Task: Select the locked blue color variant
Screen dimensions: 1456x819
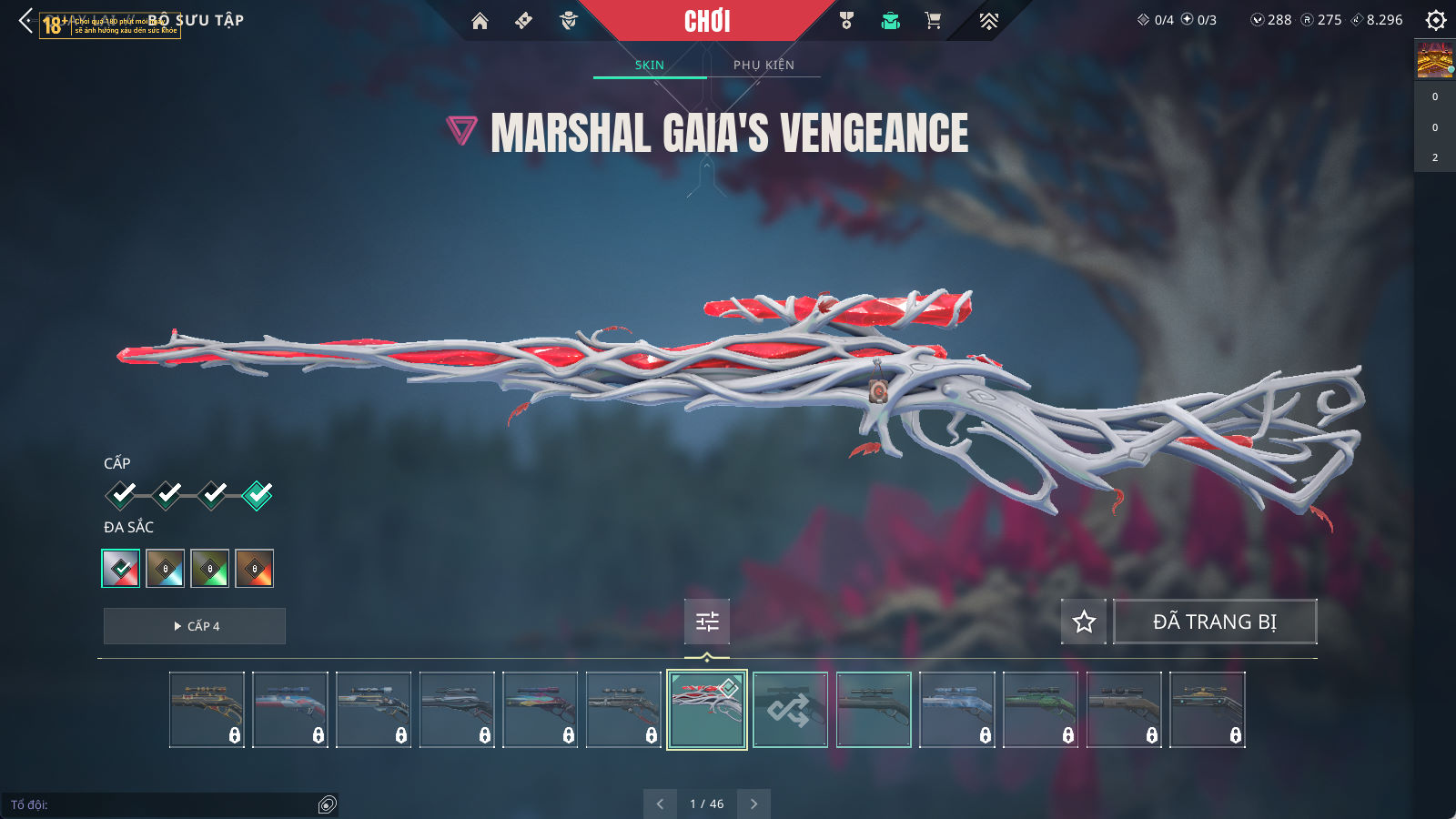Action: pos(166,569)
